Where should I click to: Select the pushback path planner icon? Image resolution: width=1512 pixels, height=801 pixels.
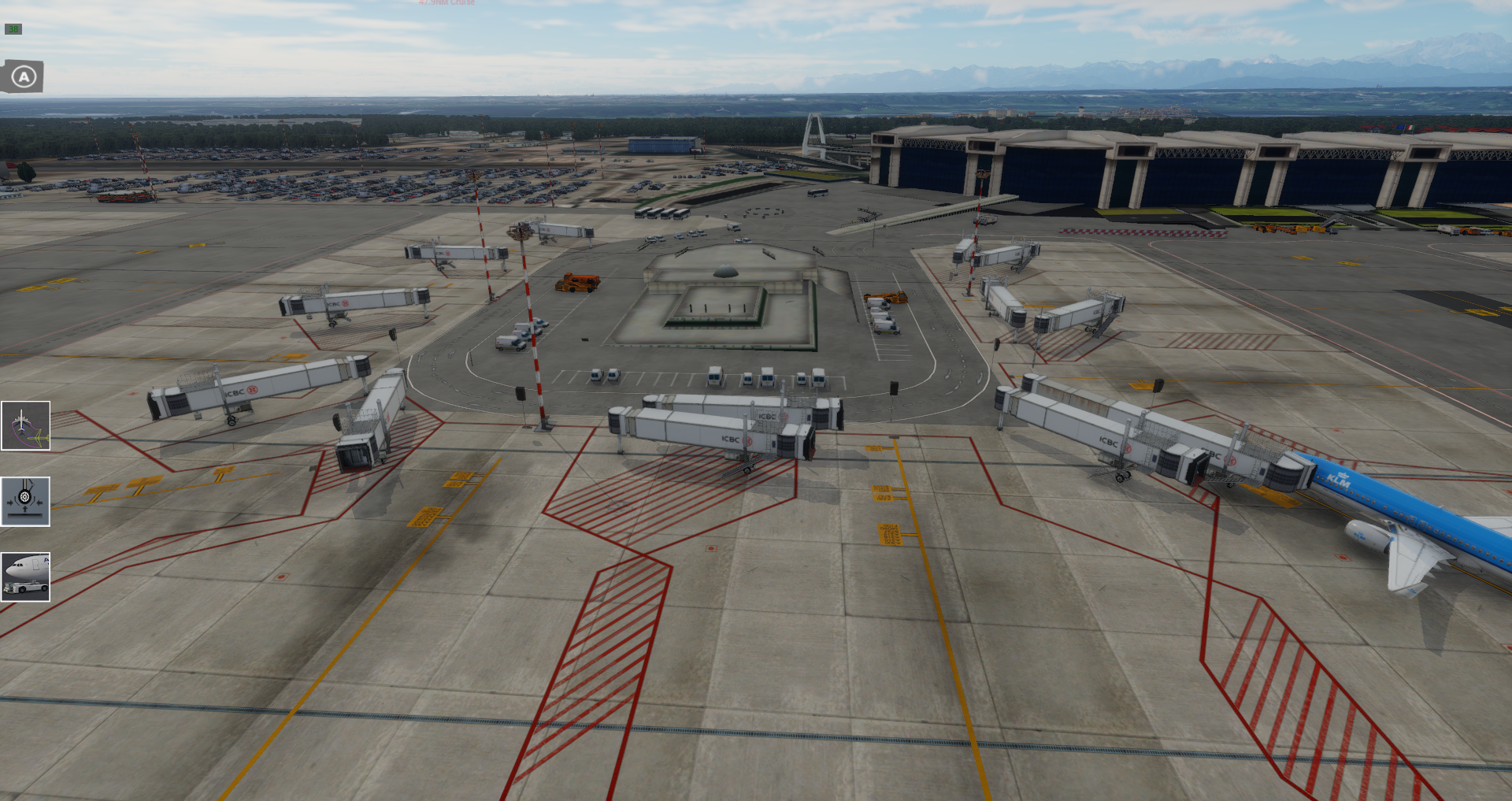25,426
